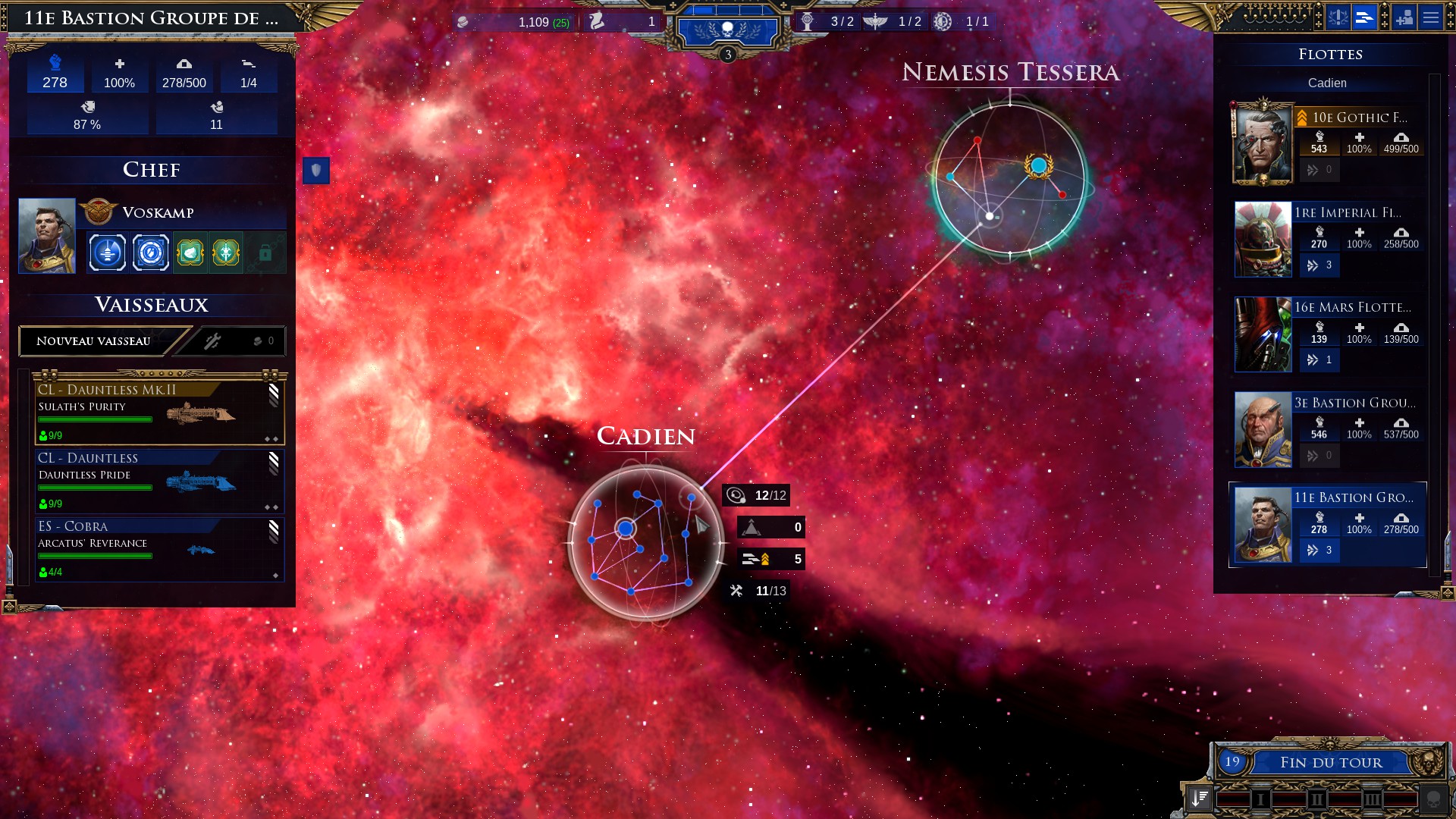Toggle the fleets panel ship-stripes icon

[1364, 17]
